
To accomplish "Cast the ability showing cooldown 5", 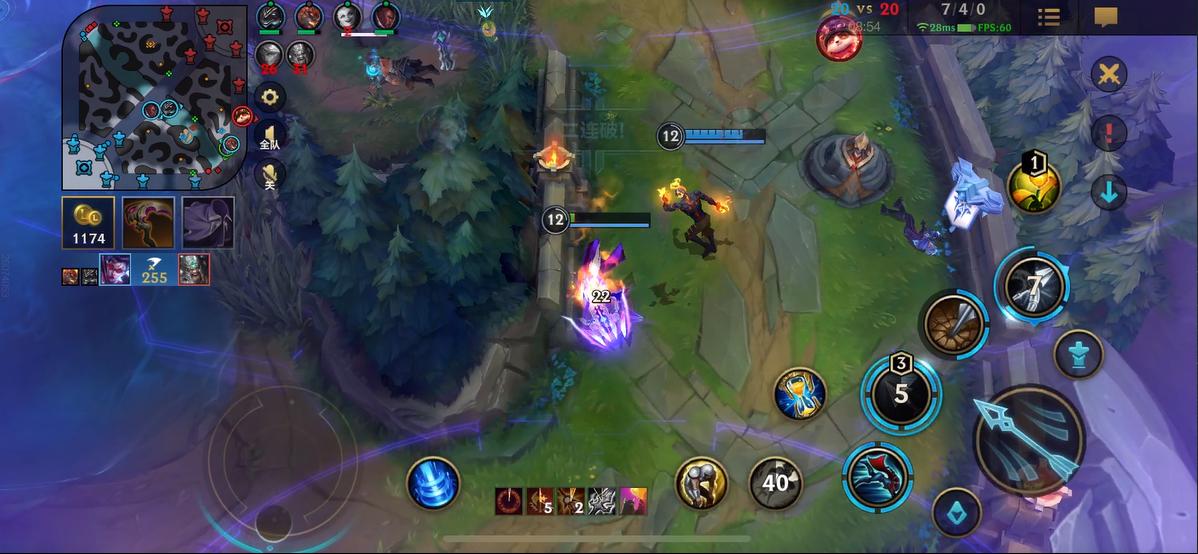I will pos(901,393).
